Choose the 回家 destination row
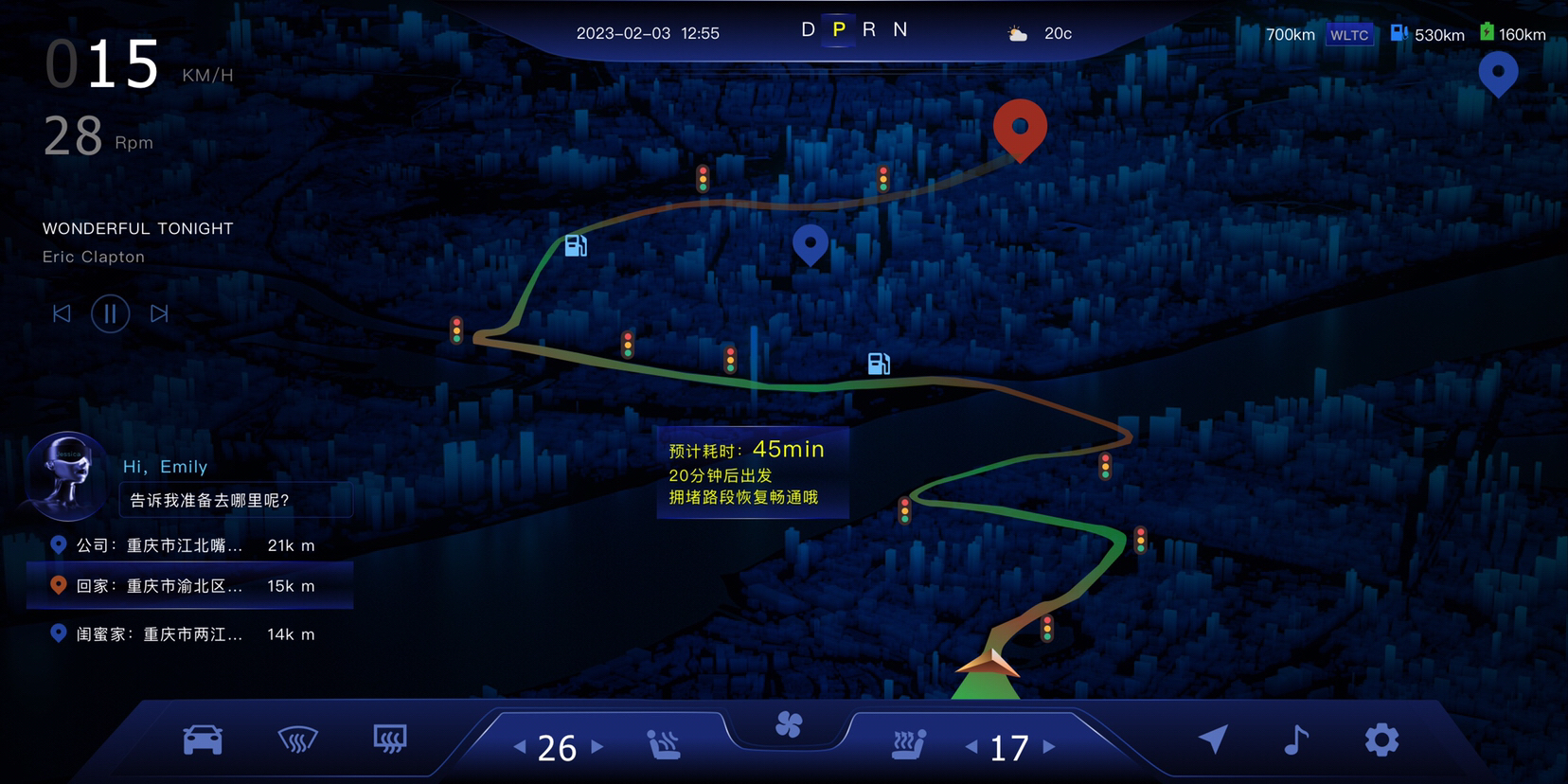 pyautogui.click(x=189, y=586)
